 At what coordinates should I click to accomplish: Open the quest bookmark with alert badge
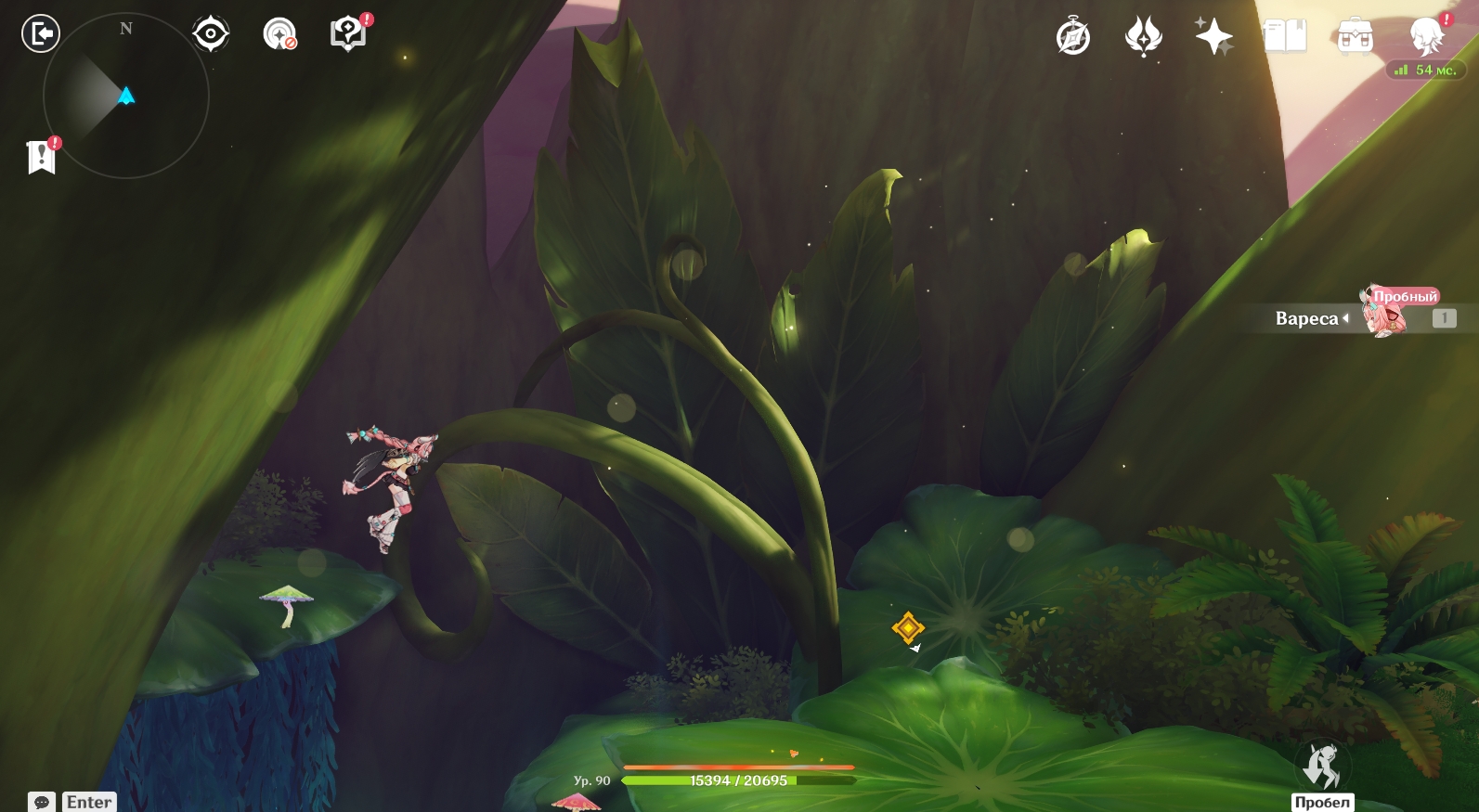point(42,157)
